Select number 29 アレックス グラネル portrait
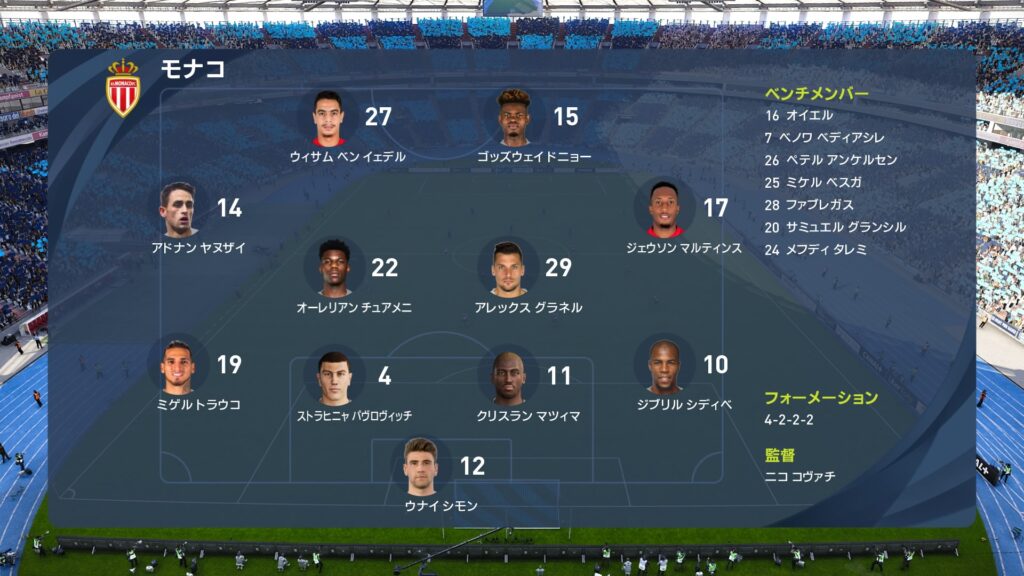1024x576 pixels. 508,268
